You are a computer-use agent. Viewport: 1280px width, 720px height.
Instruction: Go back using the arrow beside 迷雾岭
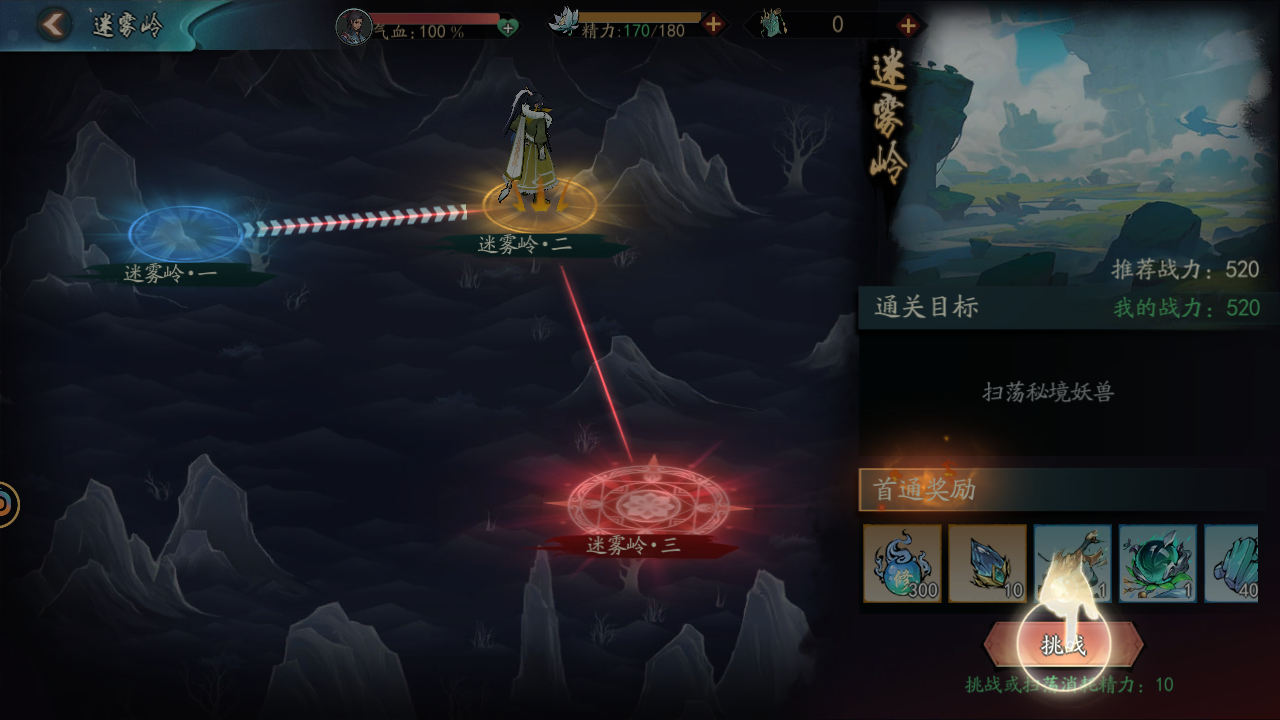pos(54,25)
